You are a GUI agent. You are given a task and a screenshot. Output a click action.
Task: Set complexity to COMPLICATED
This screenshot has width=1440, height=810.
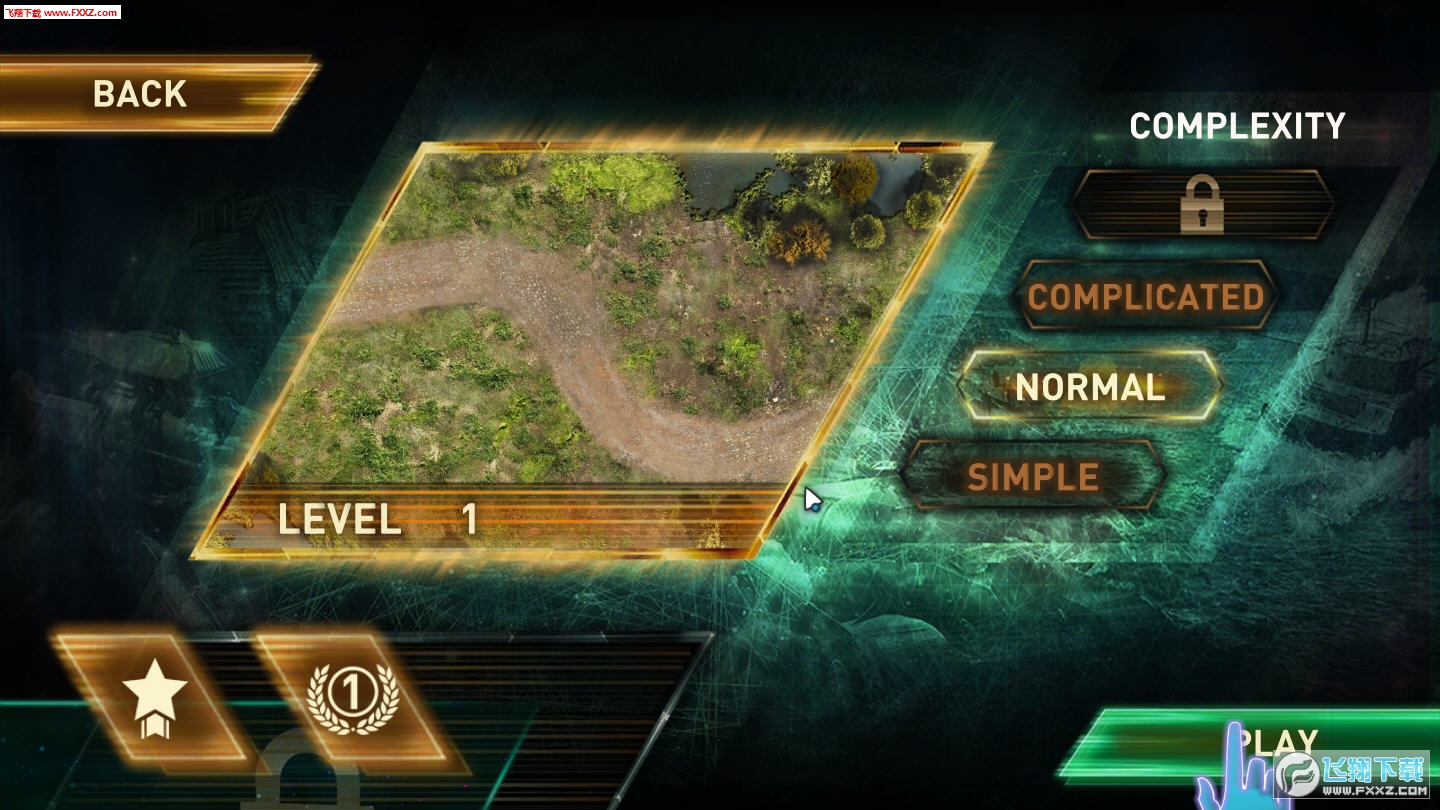tap(1146, 297)
